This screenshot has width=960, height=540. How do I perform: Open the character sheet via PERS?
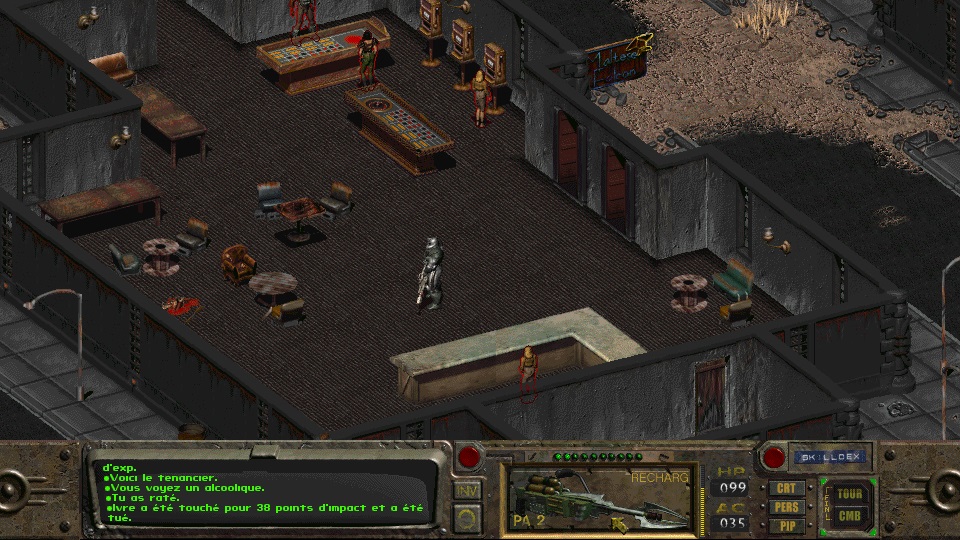787,507
